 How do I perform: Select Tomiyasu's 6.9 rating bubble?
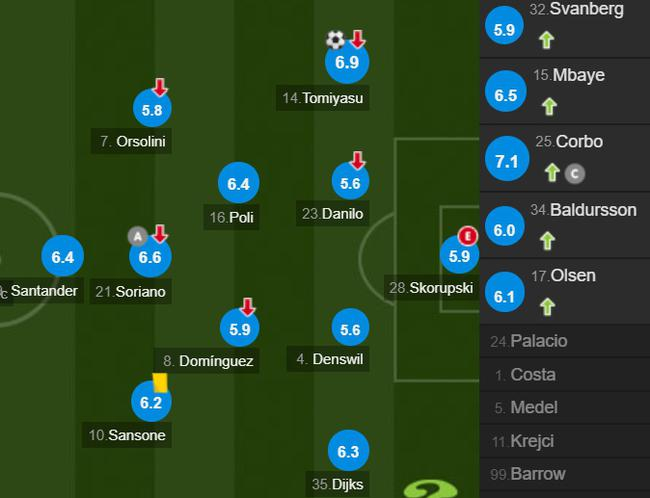347,63
